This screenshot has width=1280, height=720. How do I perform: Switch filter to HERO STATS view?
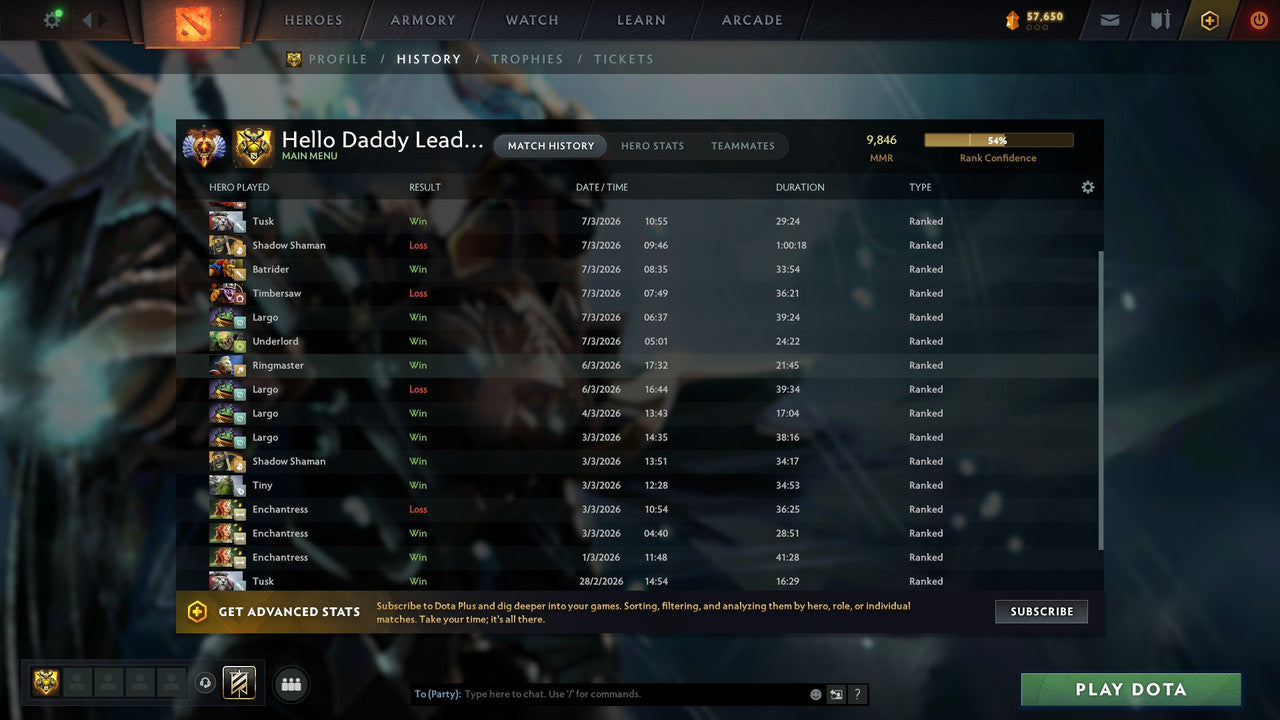click(652, 145)
